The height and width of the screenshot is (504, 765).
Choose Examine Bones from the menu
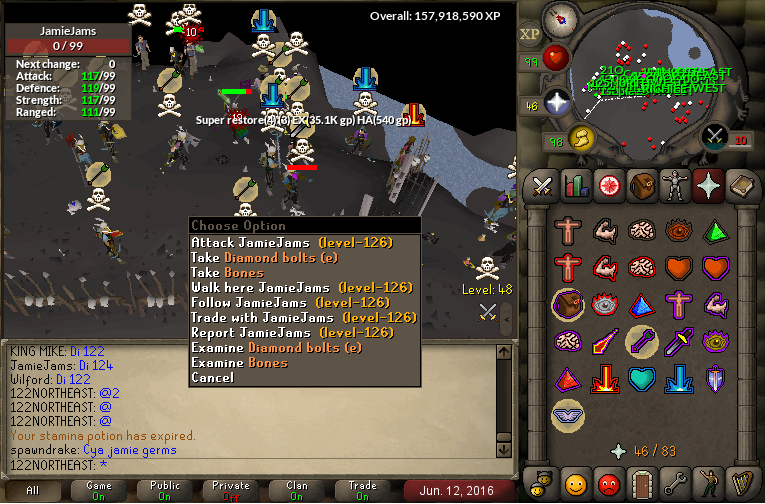(240, 363)
